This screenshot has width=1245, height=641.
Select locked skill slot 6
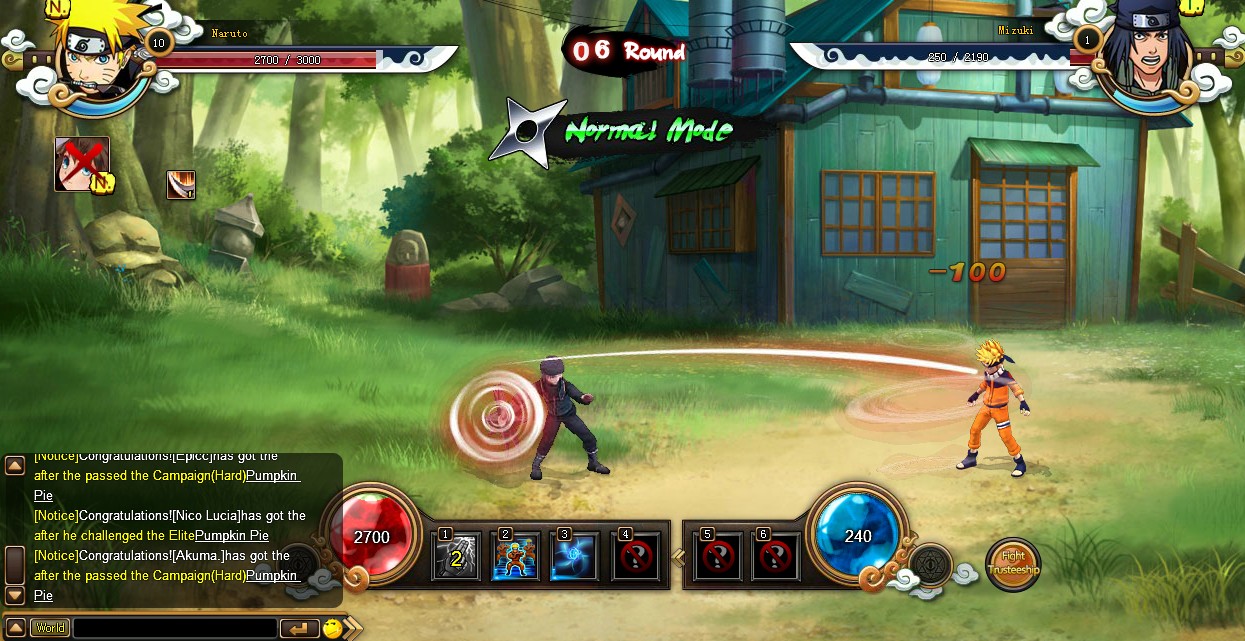point(776,556)
